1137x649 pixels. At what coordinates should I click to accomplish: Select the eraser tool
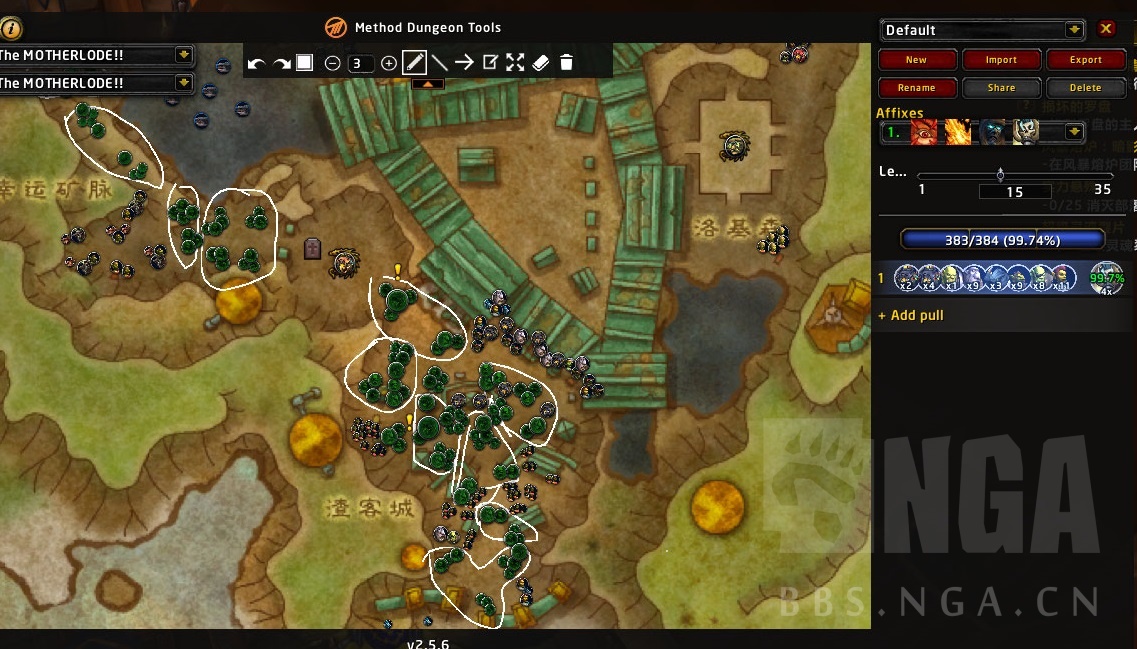(x=540, y=63)
